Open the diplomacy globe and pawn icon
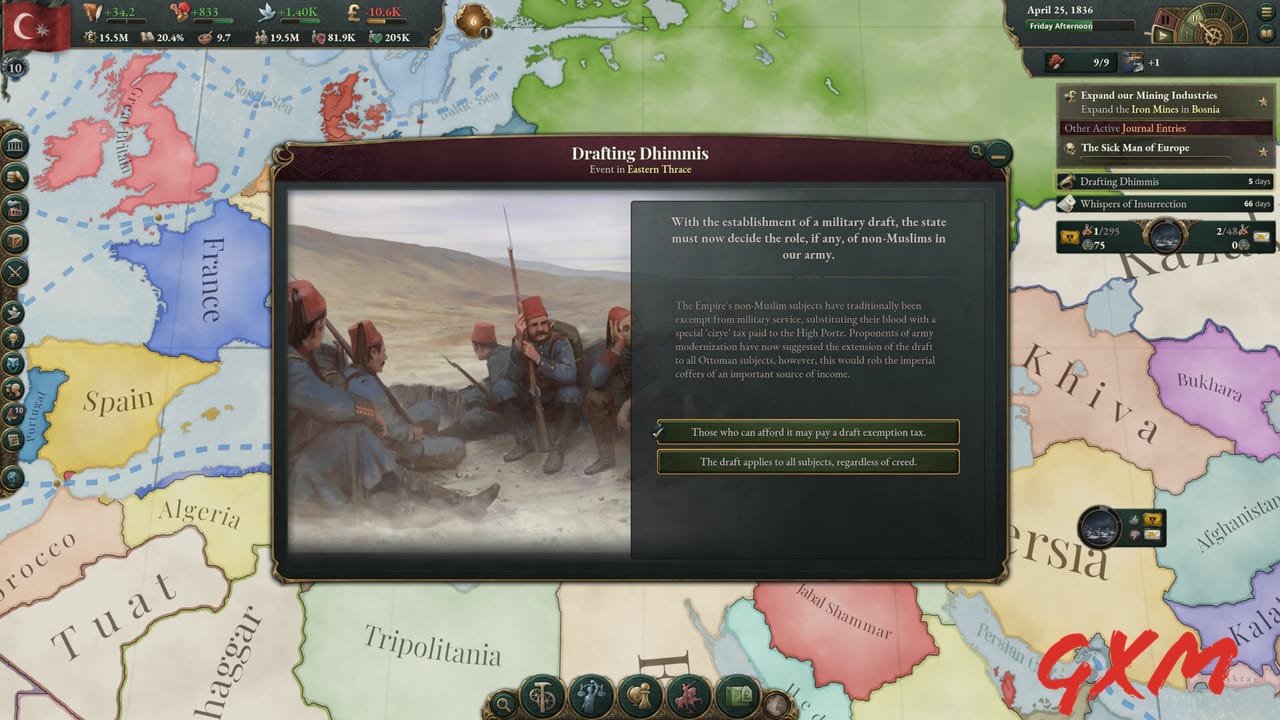The height and width of the screenshot is (720, 1280). click(x=638, y=697)
